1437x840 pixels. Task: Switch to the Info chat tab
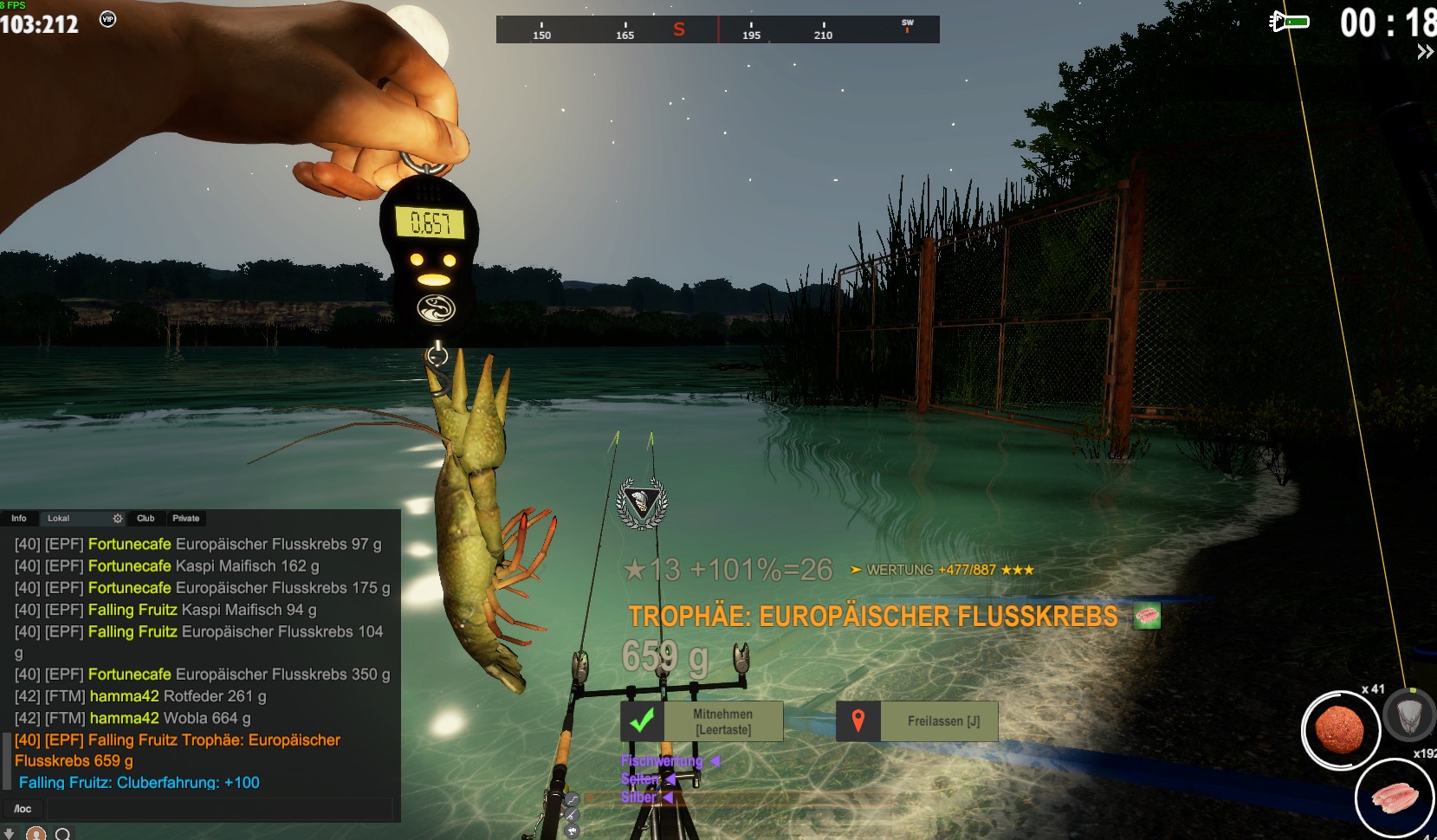tap(19, 518)
